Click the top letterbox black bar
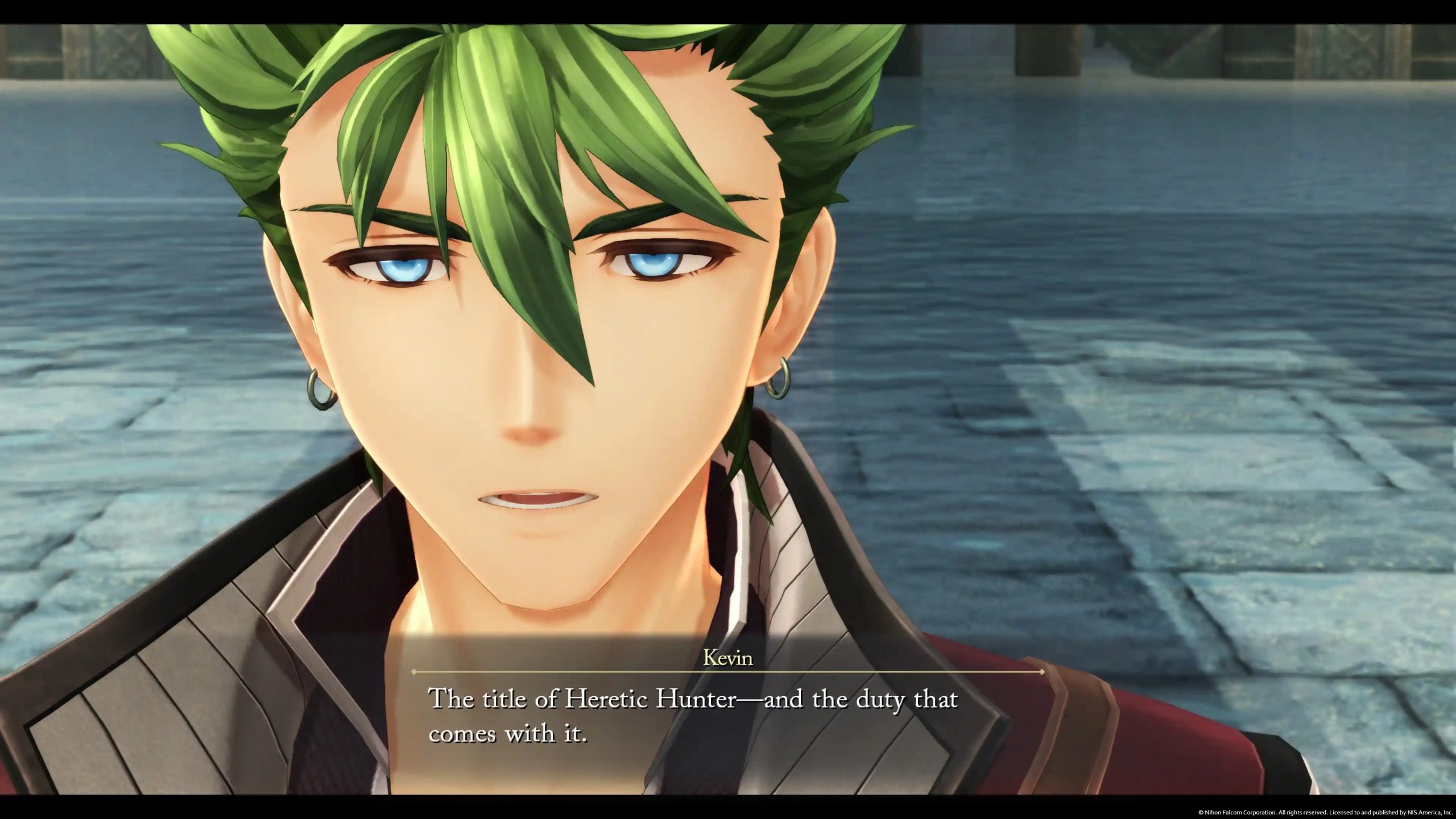The width and height of the screenshot is (1456, 819). pos(728,7)
